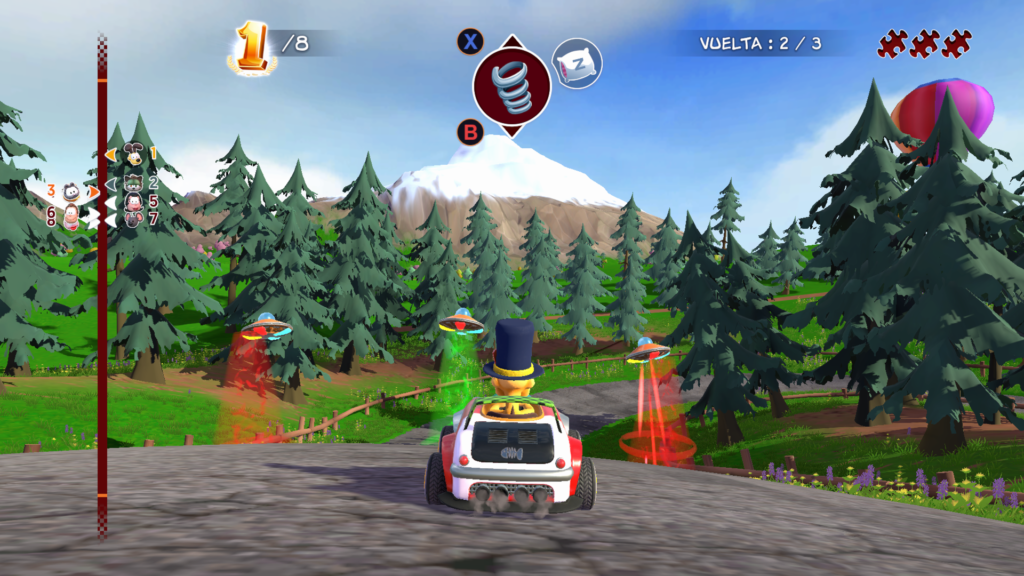The image size is (1024, 576).
Task: Click Odie's first-place racer marker
Action: tap(135, 154)
